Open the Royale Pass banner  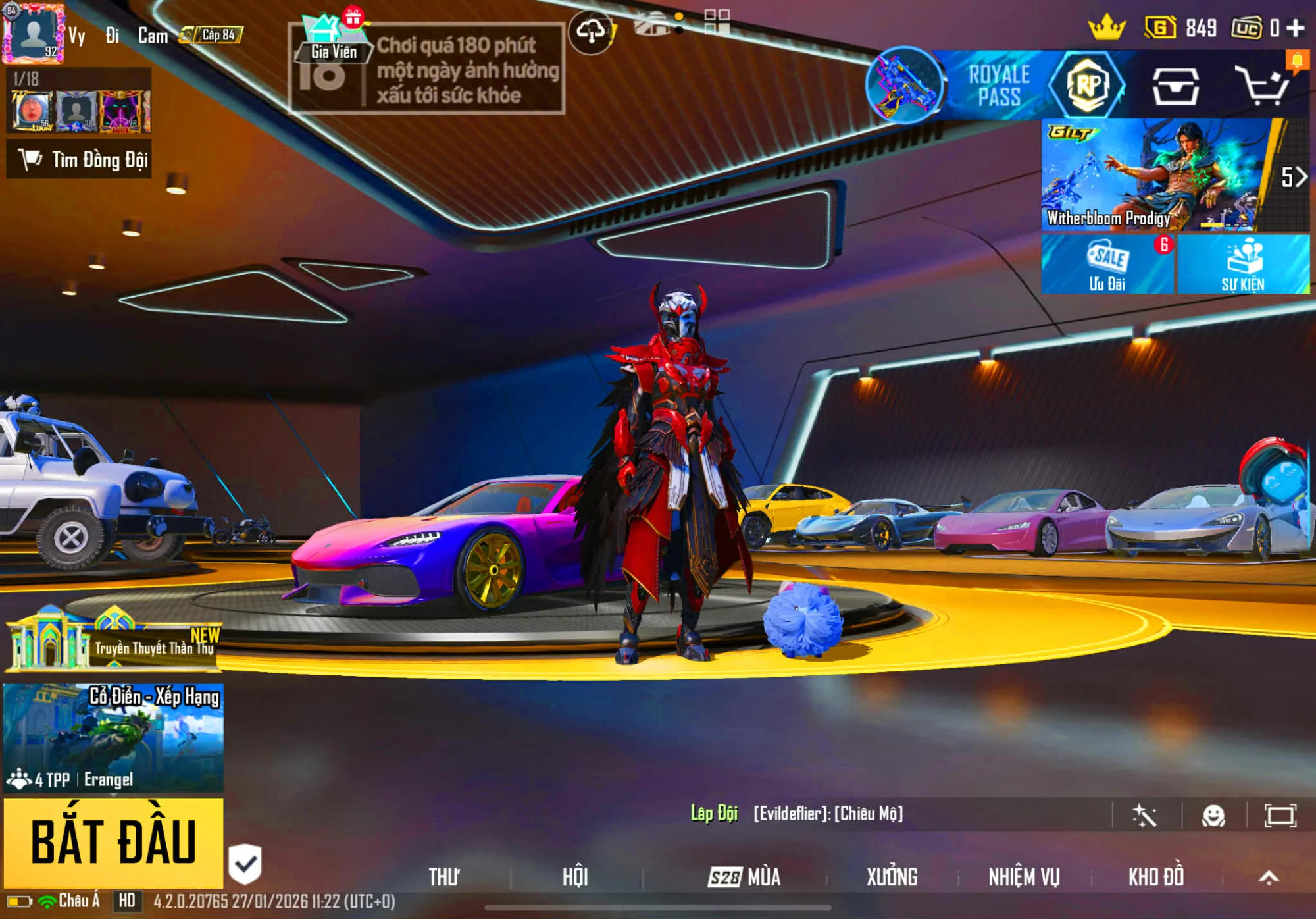tap(998, 86)
